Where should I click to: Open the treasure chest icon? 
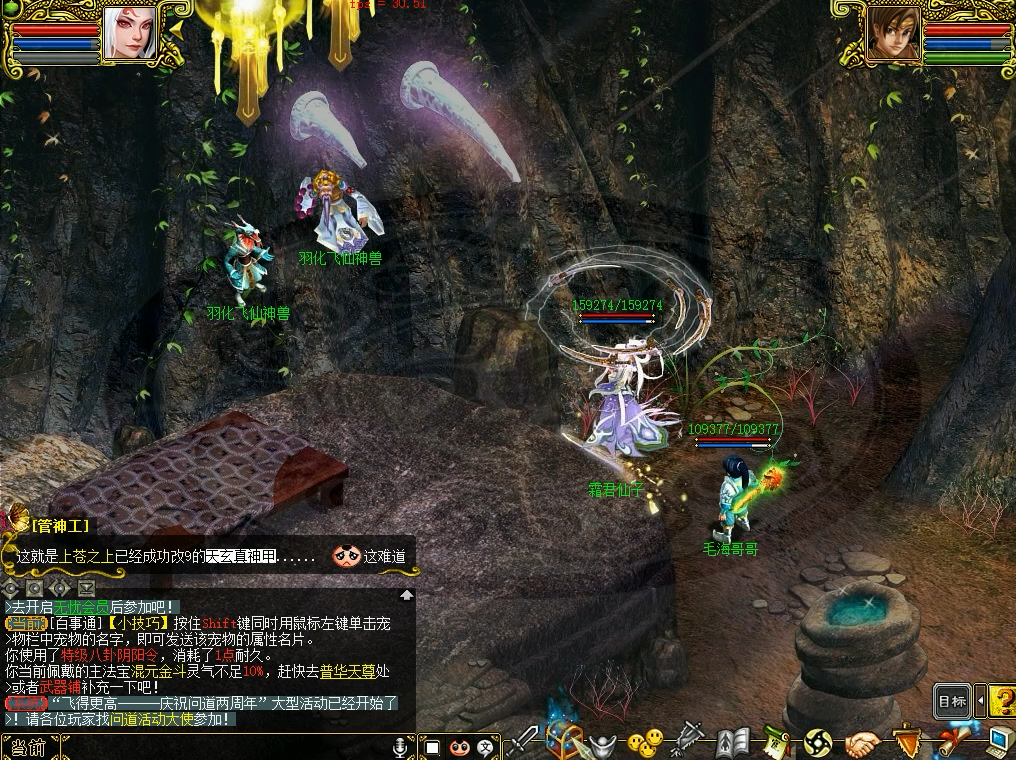(565, 742)
